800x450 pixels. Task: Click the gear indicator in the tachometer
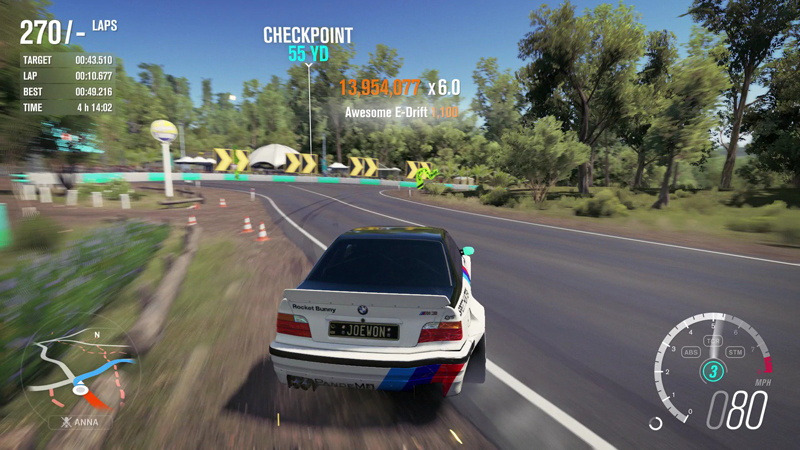coord(713,372)
